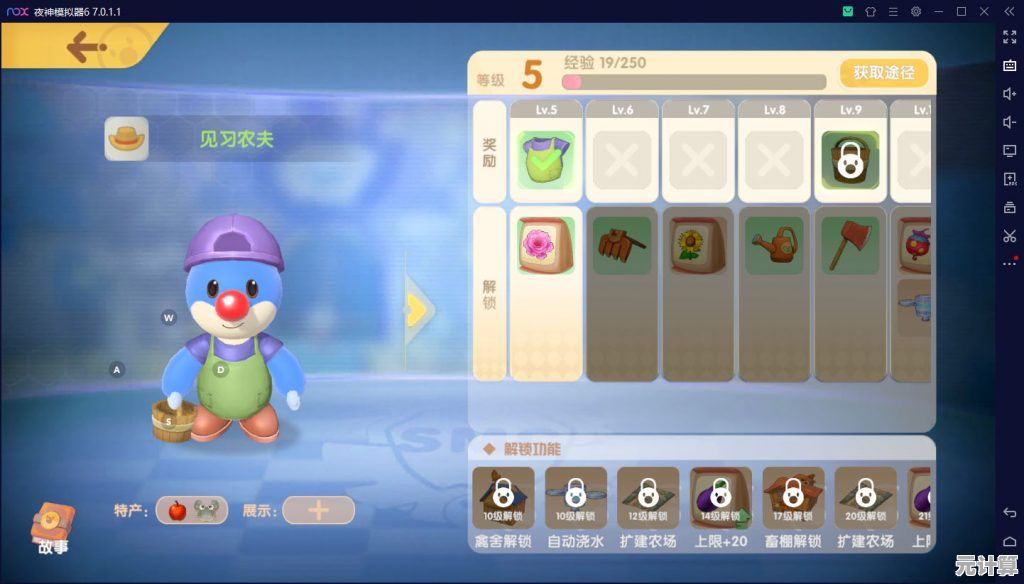Select the garden rake unlock
Viewport: 1024px width, 584px height.
[622, 246]
